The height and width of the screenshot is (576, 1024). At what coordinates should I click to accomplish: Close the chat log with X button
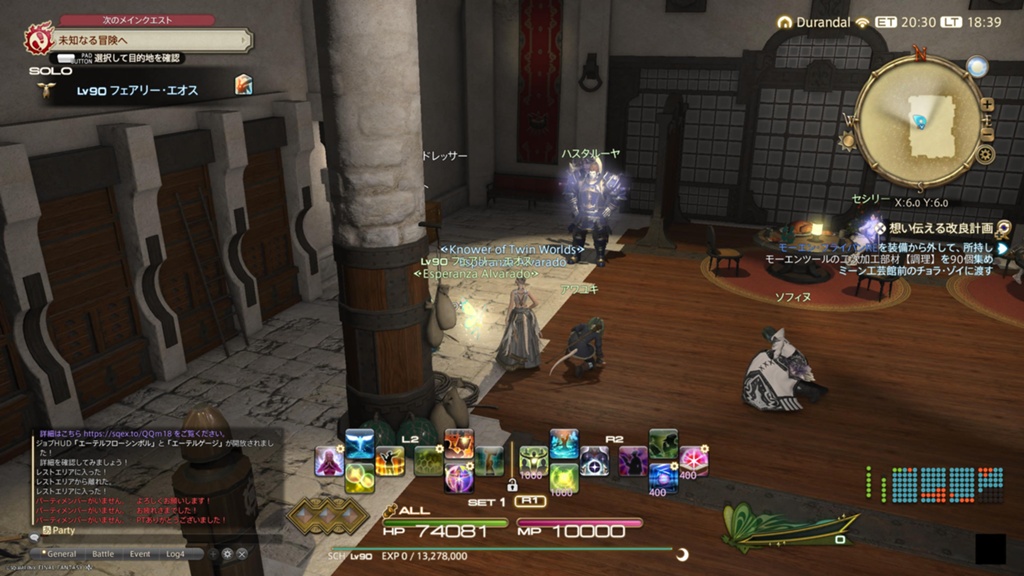[242, 553]
